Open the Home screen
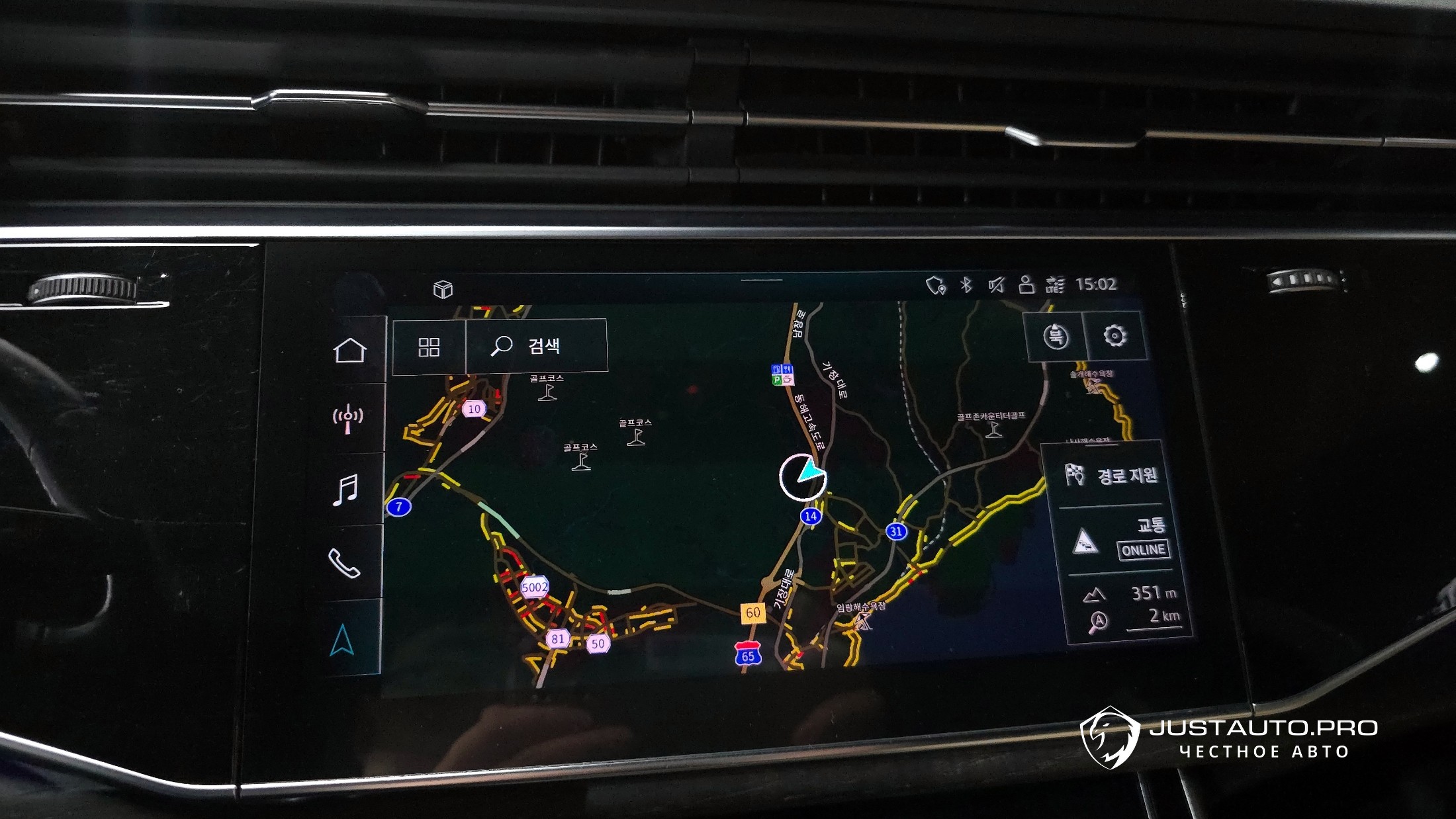The width and height of the screenshot is (1456, 819). [x=349, y=351]
